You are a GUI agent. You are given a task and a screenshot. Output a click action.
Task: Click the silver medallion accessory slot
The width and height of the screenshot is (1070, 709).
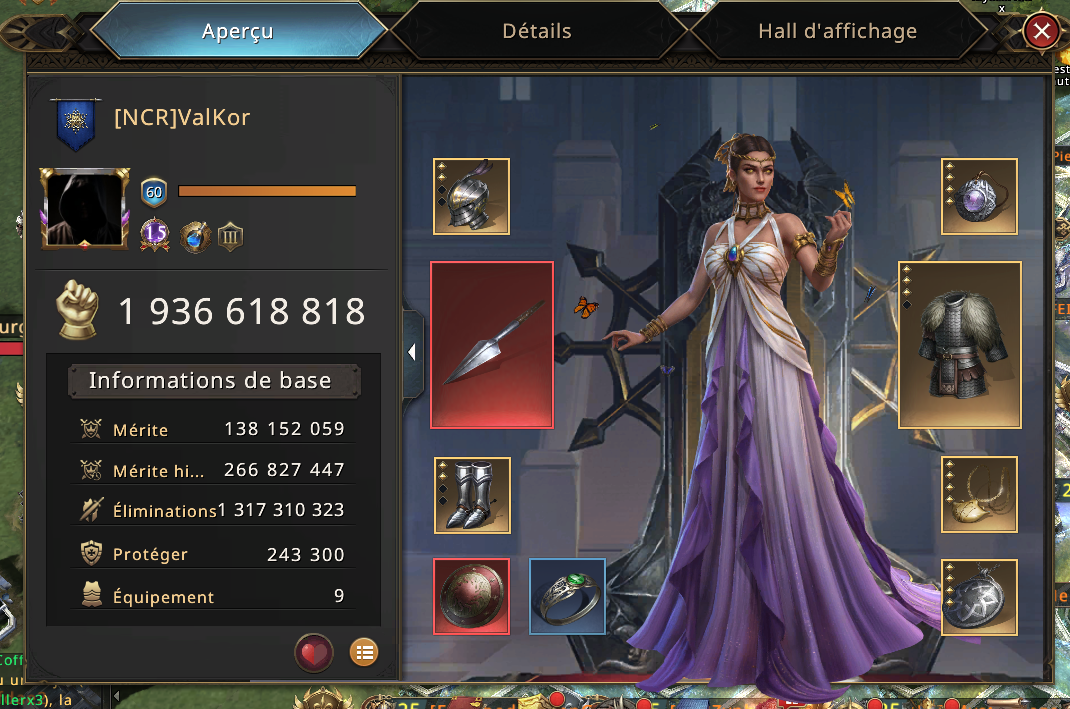tap(979, 597)
